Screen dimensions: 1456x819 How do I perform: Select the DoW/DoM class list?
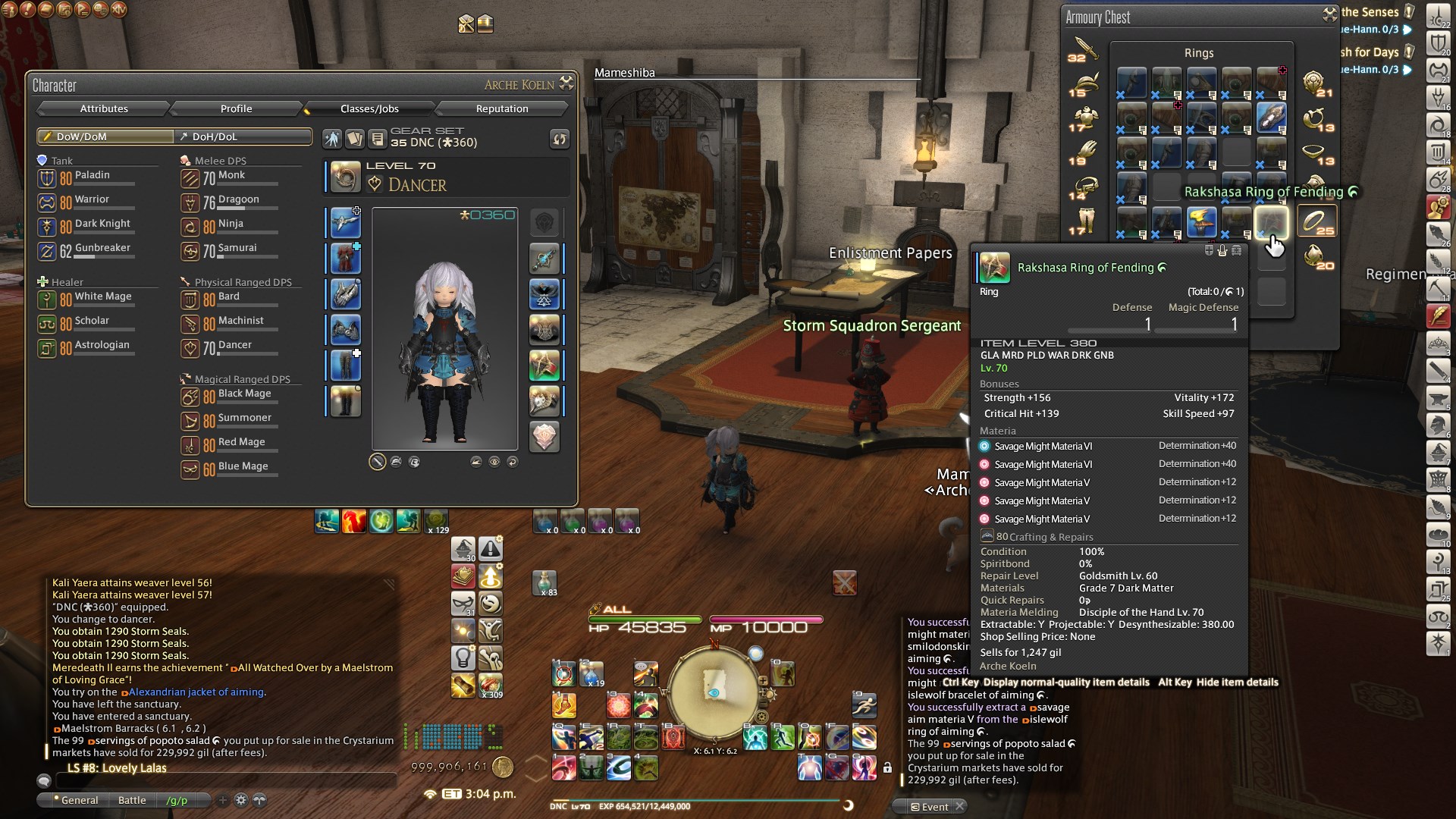105,136
